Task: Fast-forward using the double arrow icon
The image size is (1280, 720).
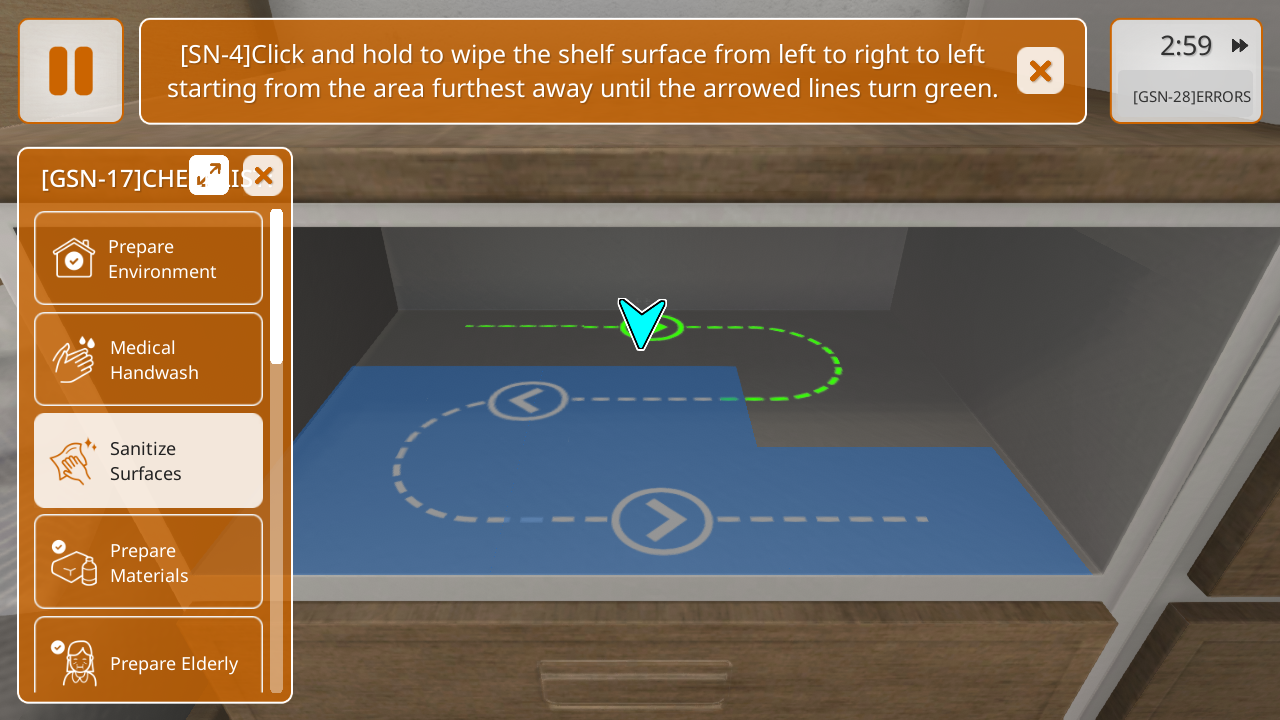Action: tap(1240, 46)
